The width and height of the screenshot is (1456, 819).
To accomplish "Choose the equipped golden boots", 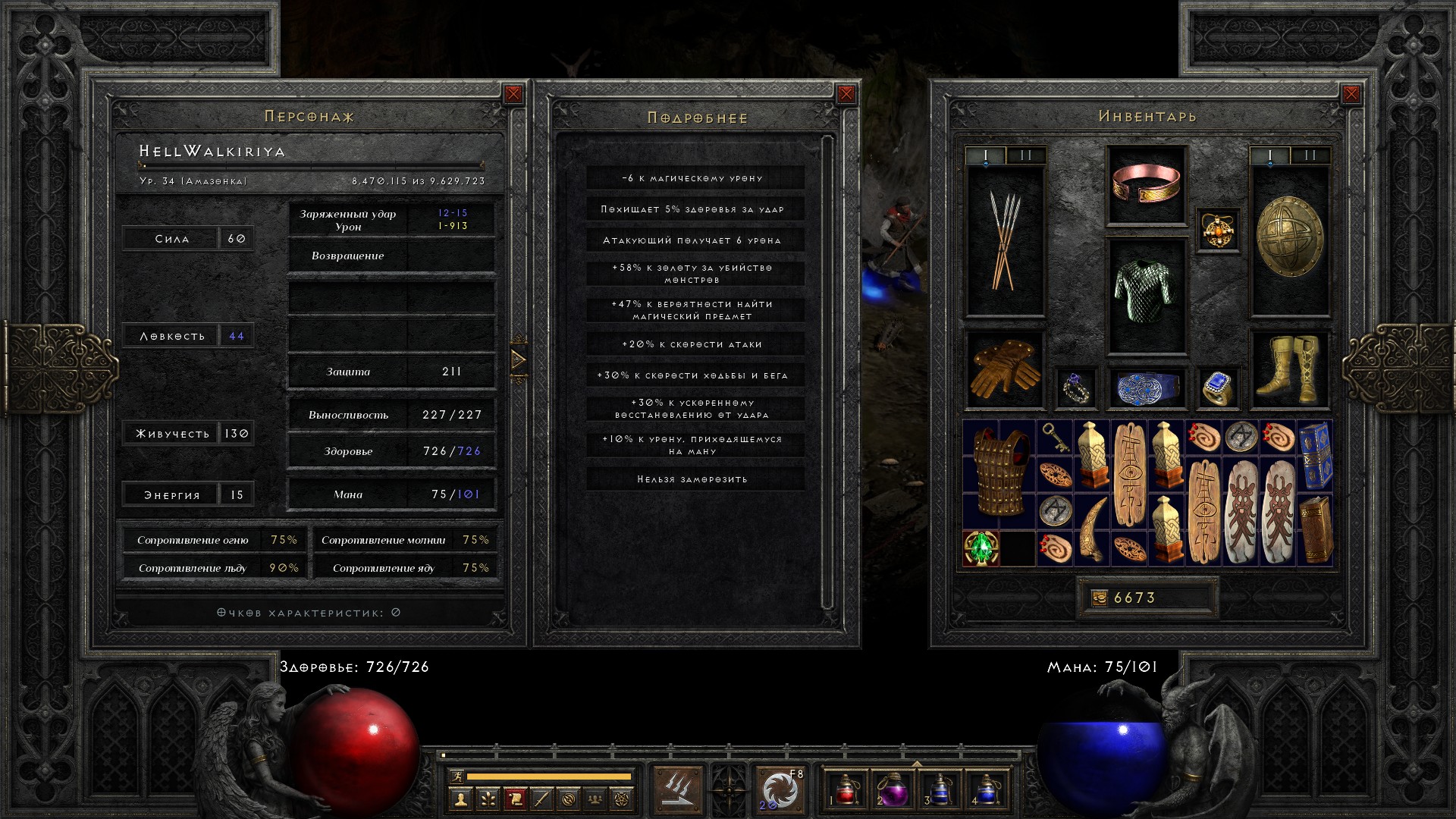I will coord(1289,369).
